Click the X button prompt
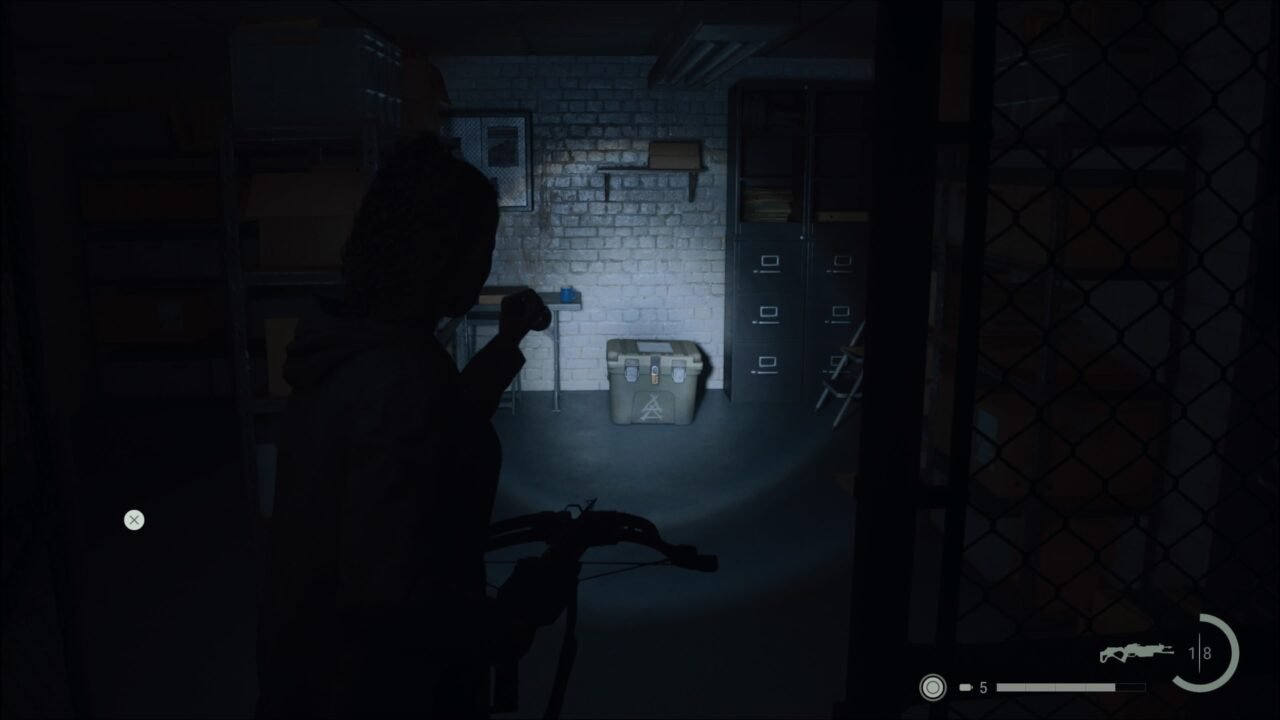Screen dimensions: 1280x720 (134, 520)
